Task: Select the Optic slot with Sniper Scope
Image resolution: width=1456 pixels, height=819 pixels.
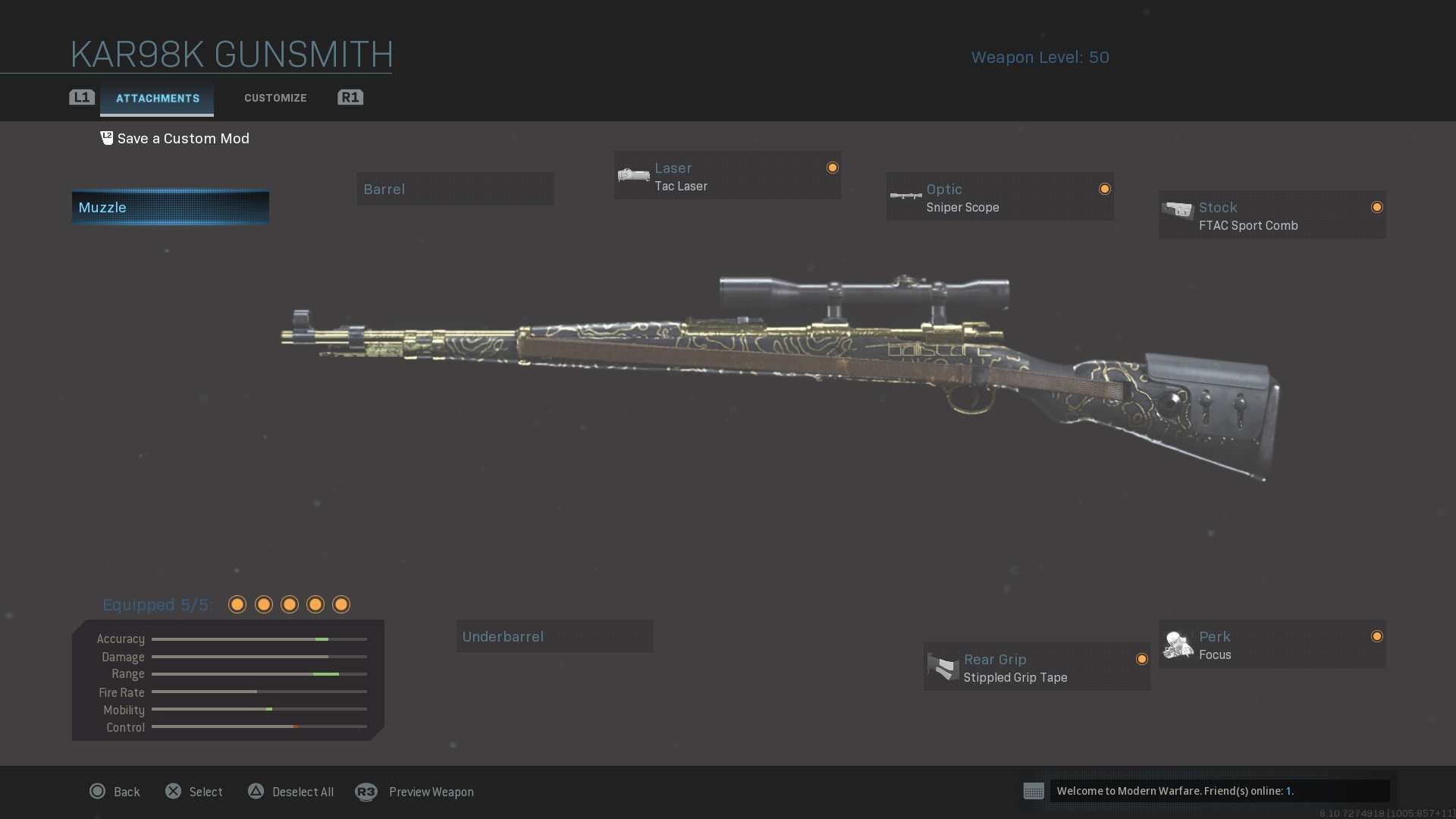Action: 999,198
